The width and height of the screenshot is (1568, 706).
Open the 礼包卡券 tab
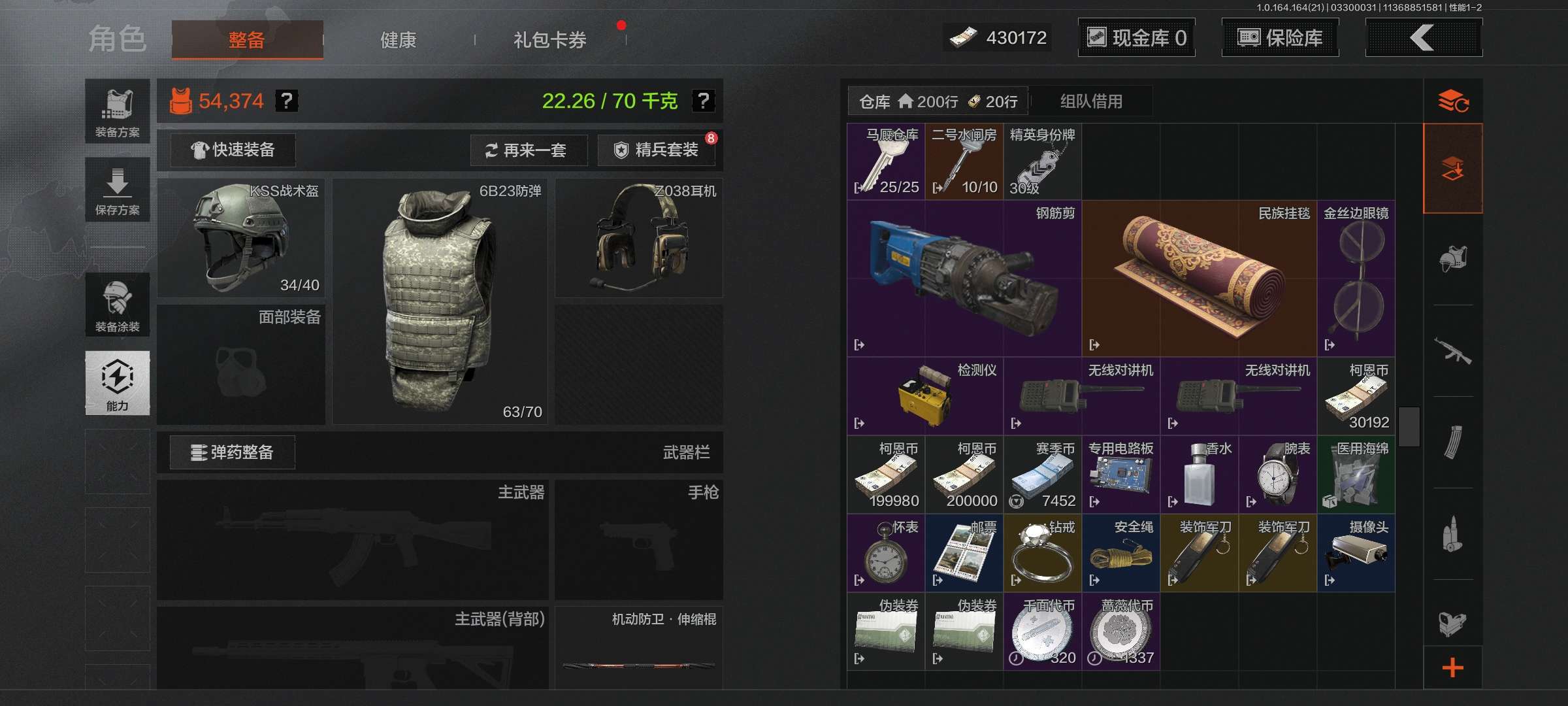pyautogui.click(x=549, y=40)
